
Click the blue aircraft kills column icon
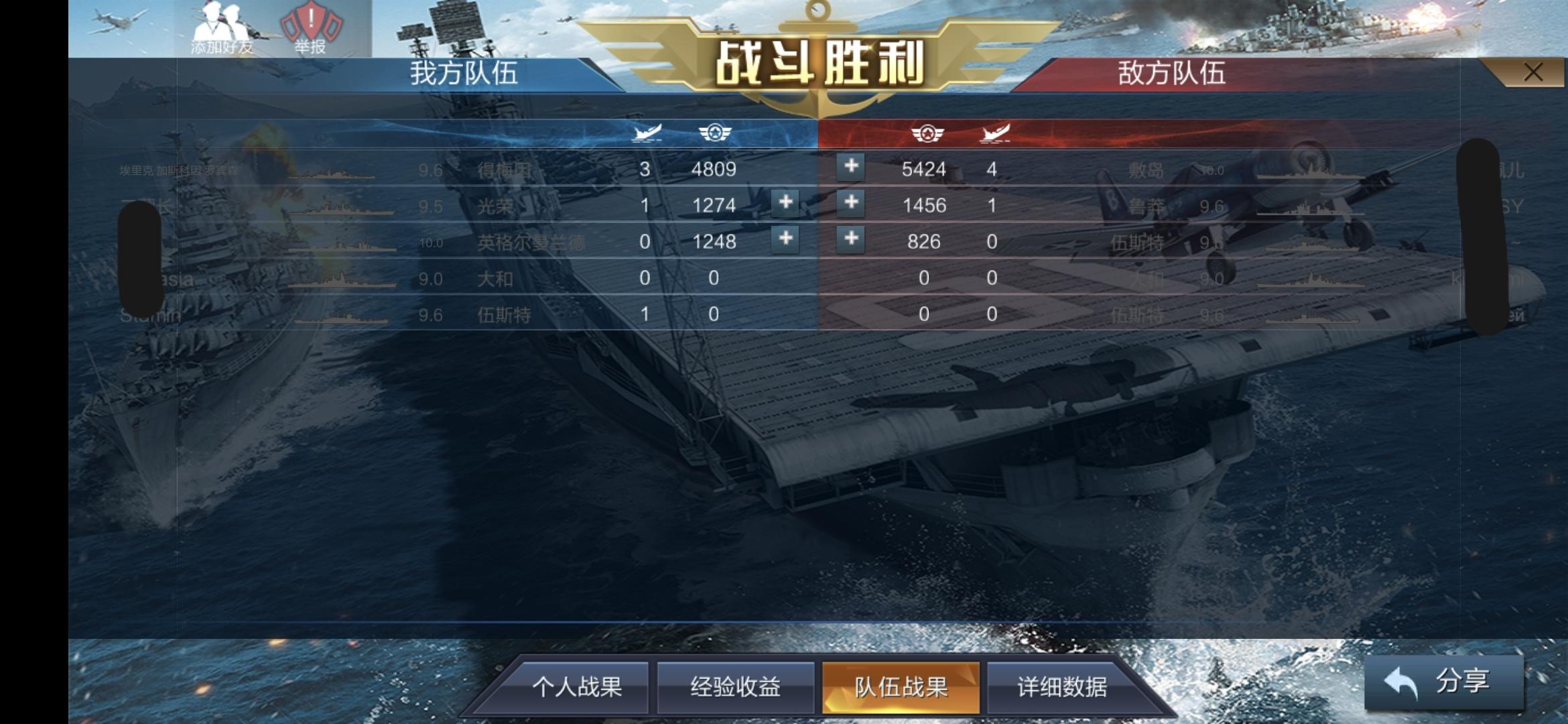pyautogui.click(x=647, y=133)
